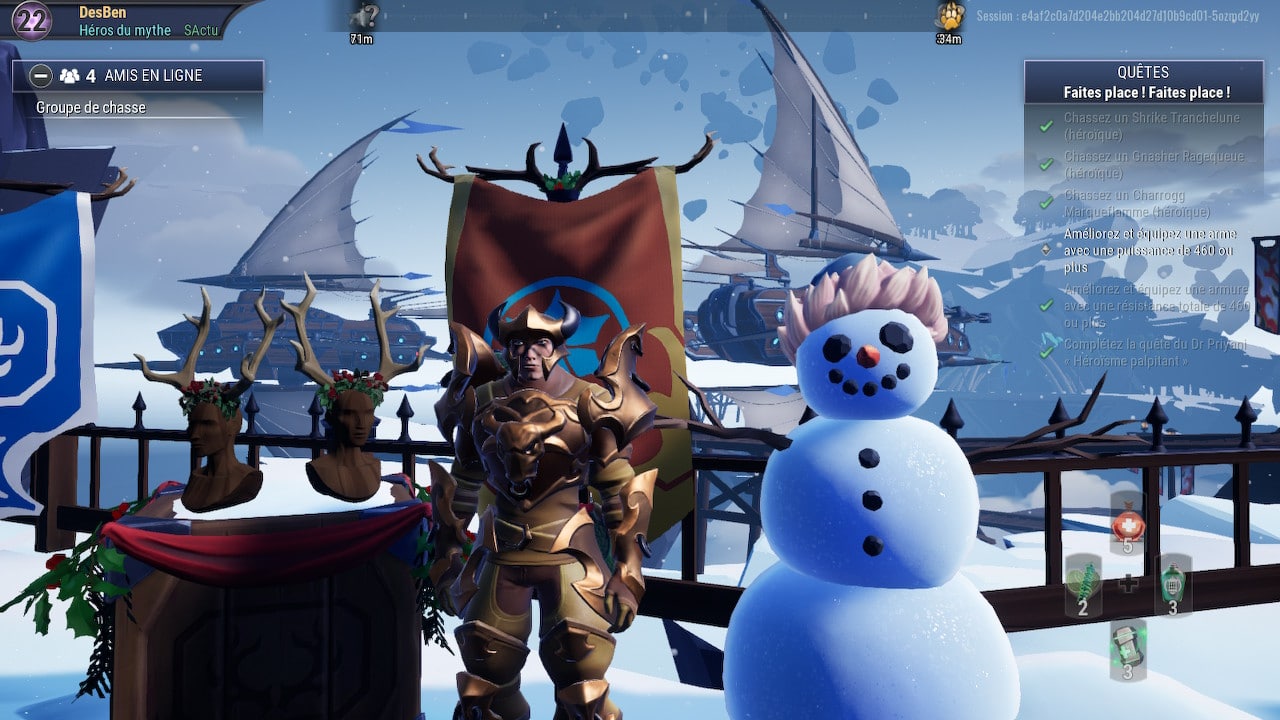Screen dimensions: 1280x720
Task: Open the Quêtes tracker header
Action: 1143,82
